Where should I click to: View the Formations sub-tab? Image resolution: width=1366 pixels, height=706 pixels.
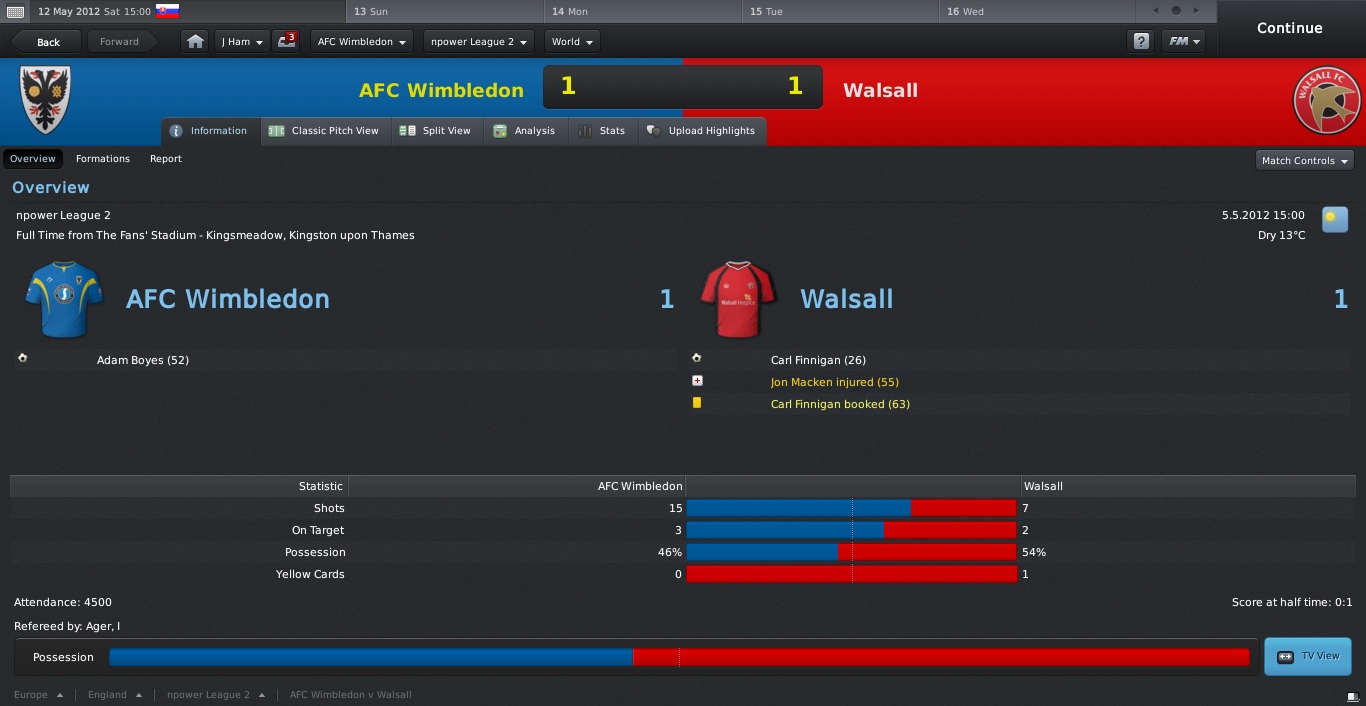pyautogui.click(x=103, y=159)
